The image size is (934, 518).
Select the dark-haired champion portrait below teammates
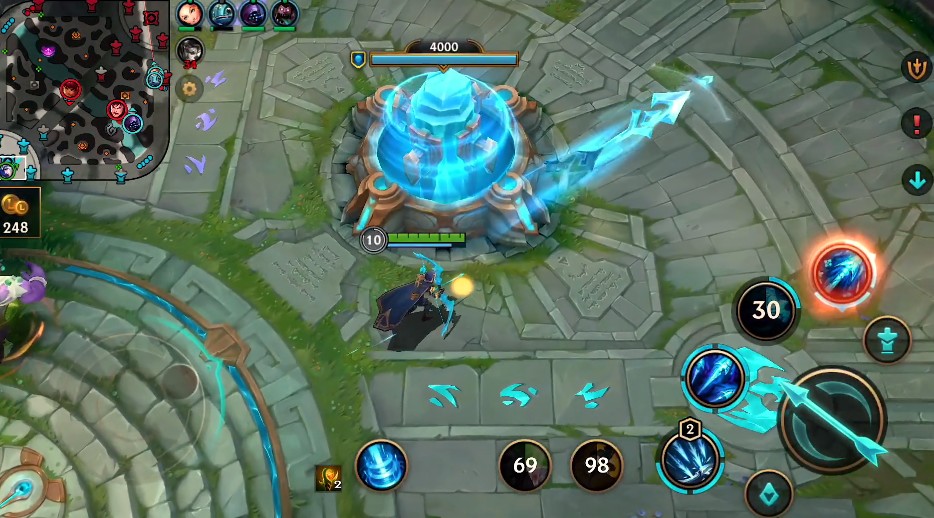point(189,50)
